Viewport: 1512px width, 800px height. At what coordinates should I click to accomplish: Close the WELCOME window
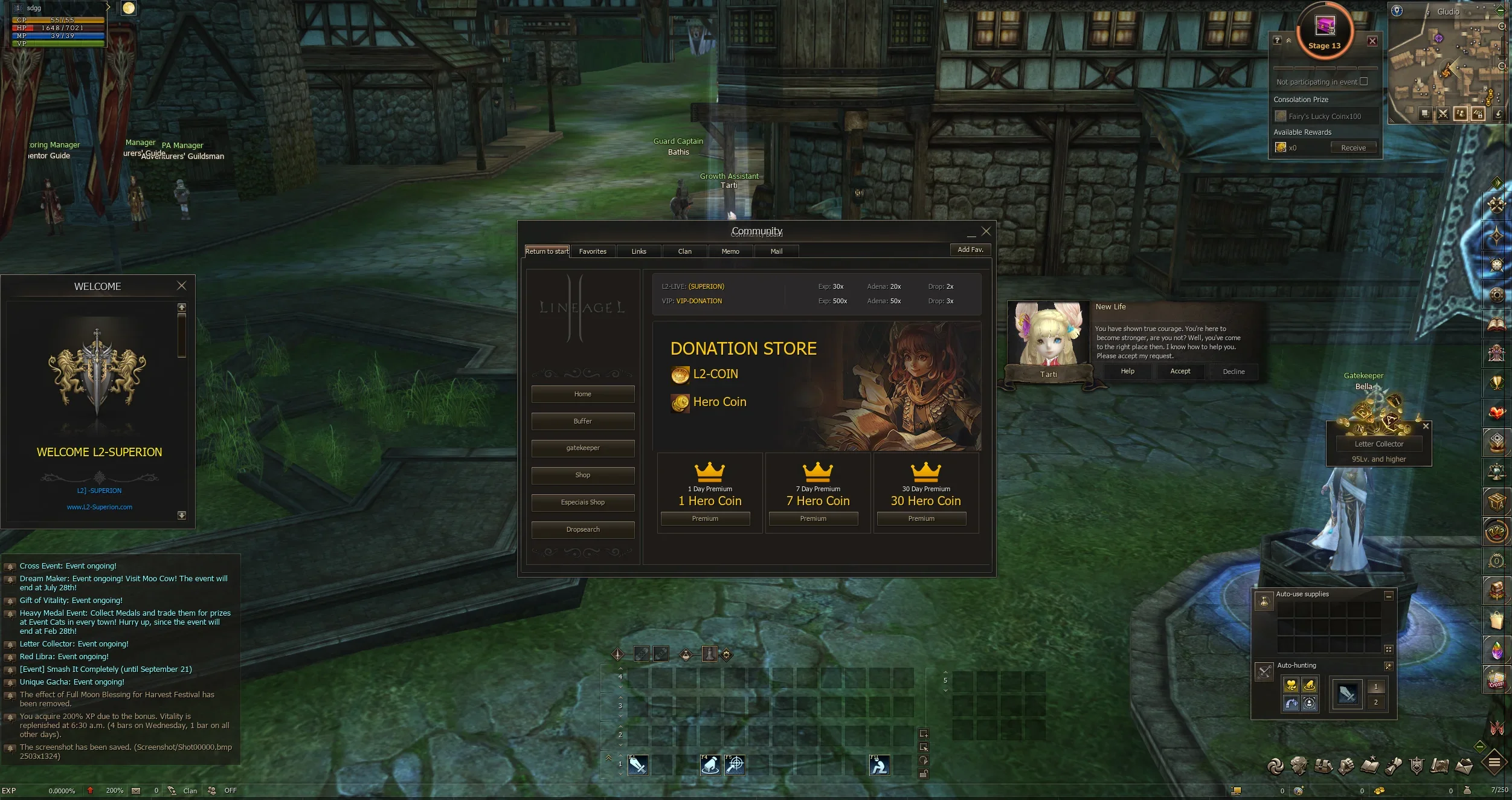pos(181,286)
